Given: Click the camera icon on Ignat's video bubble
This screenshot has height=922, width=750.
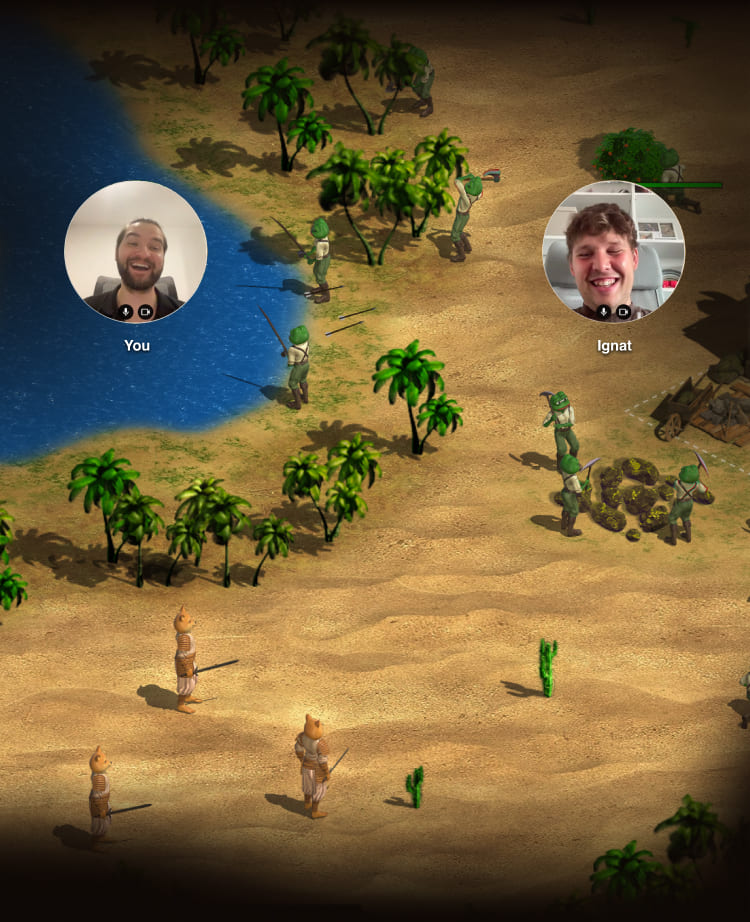Looking at the screenshot, I should click(x=623, y=312).
